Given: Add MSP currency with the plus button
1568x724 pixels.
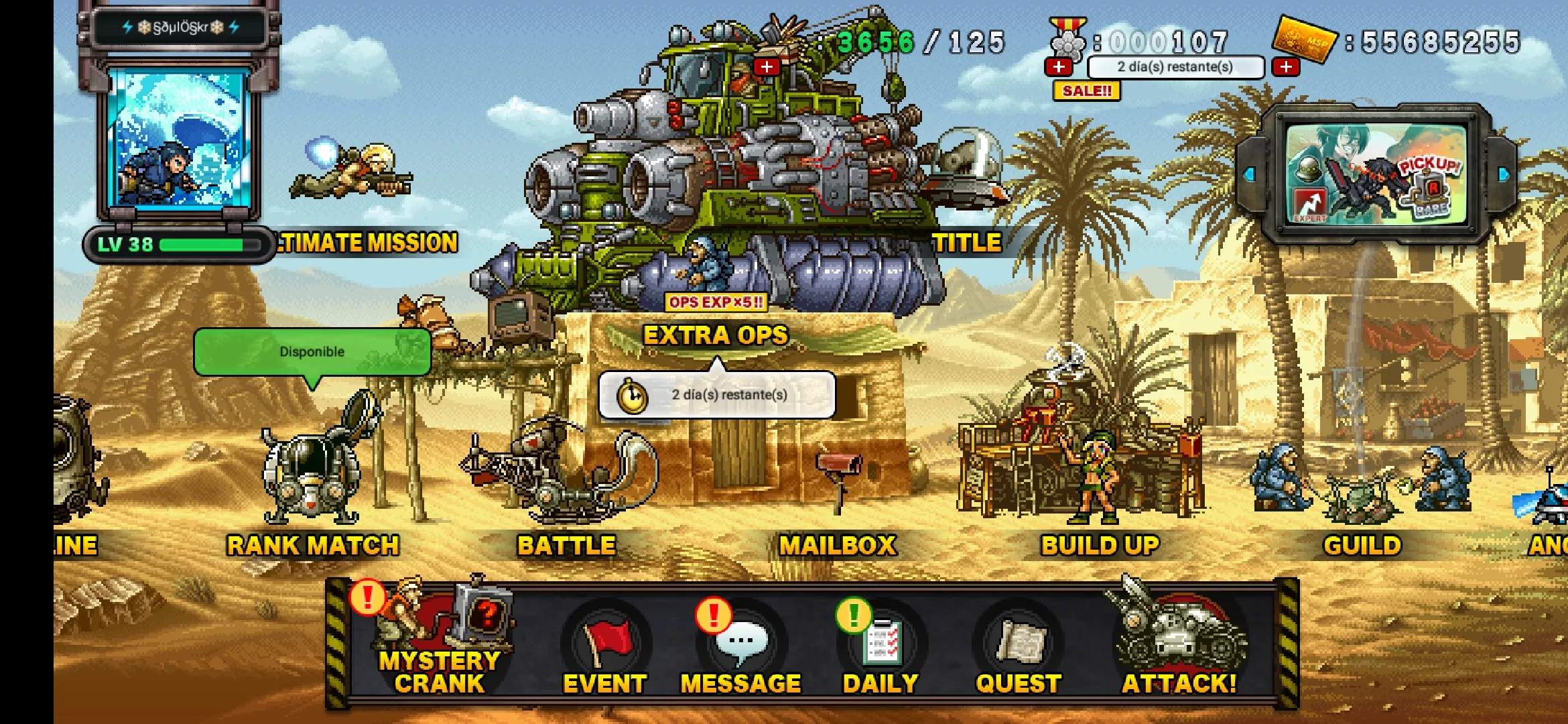Looking at the screenshot, I should pos(1286,67).
